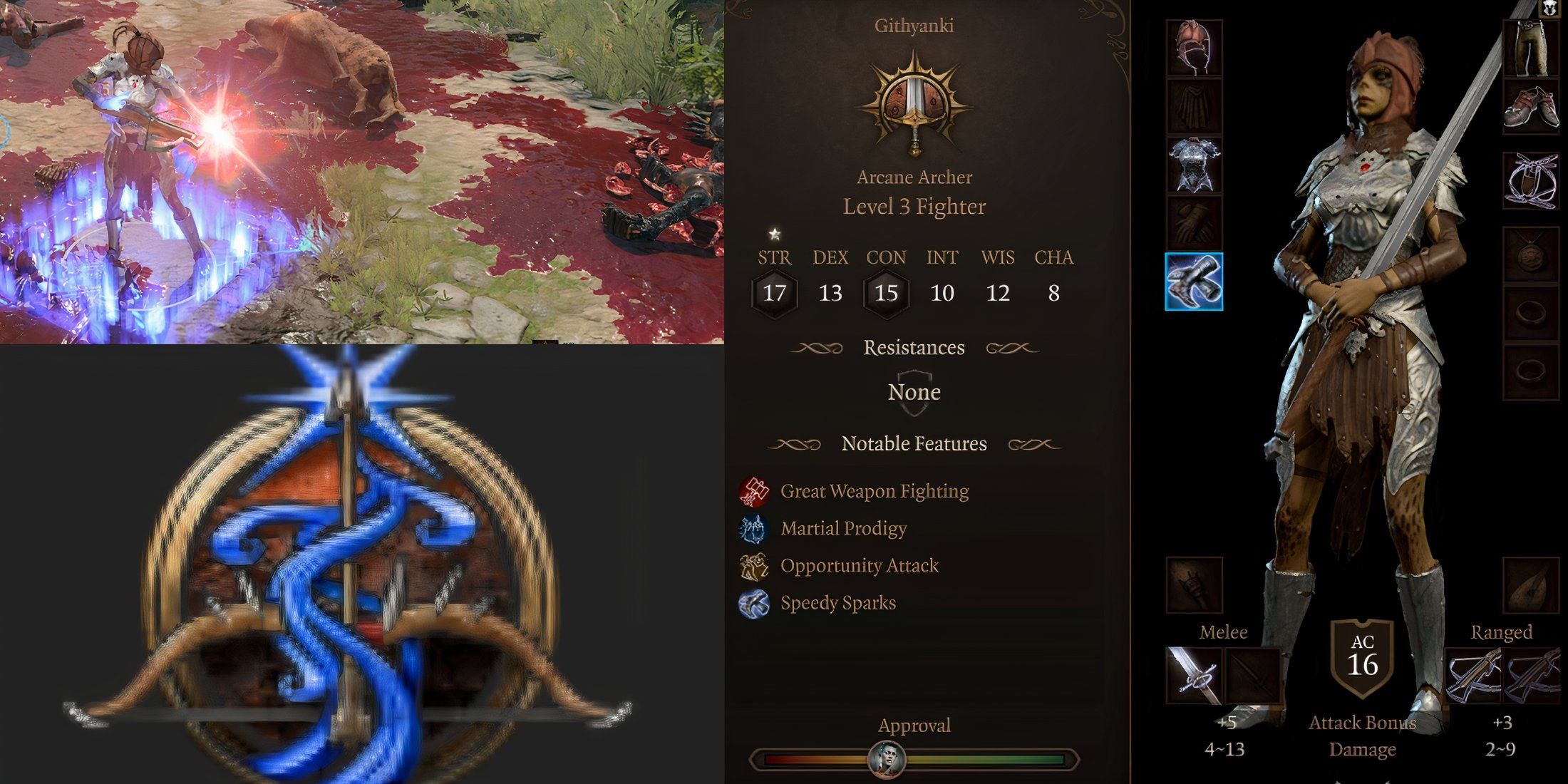Toggle the CON 15 ability score highlight

[886, 294]
